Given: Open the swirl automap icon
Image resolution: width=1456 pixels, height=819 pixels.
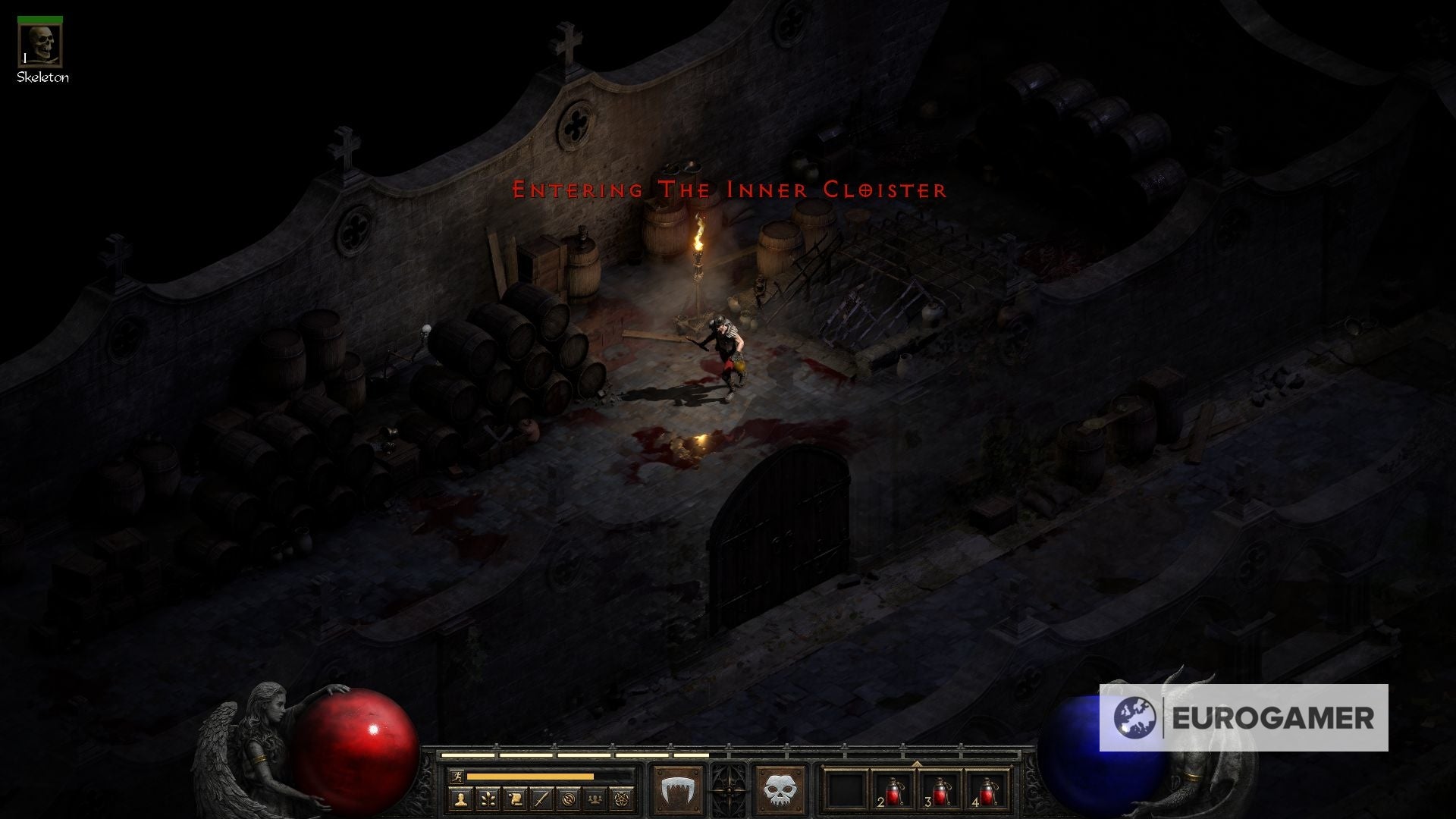Looking at the screenshot, I should pos(569,799).
